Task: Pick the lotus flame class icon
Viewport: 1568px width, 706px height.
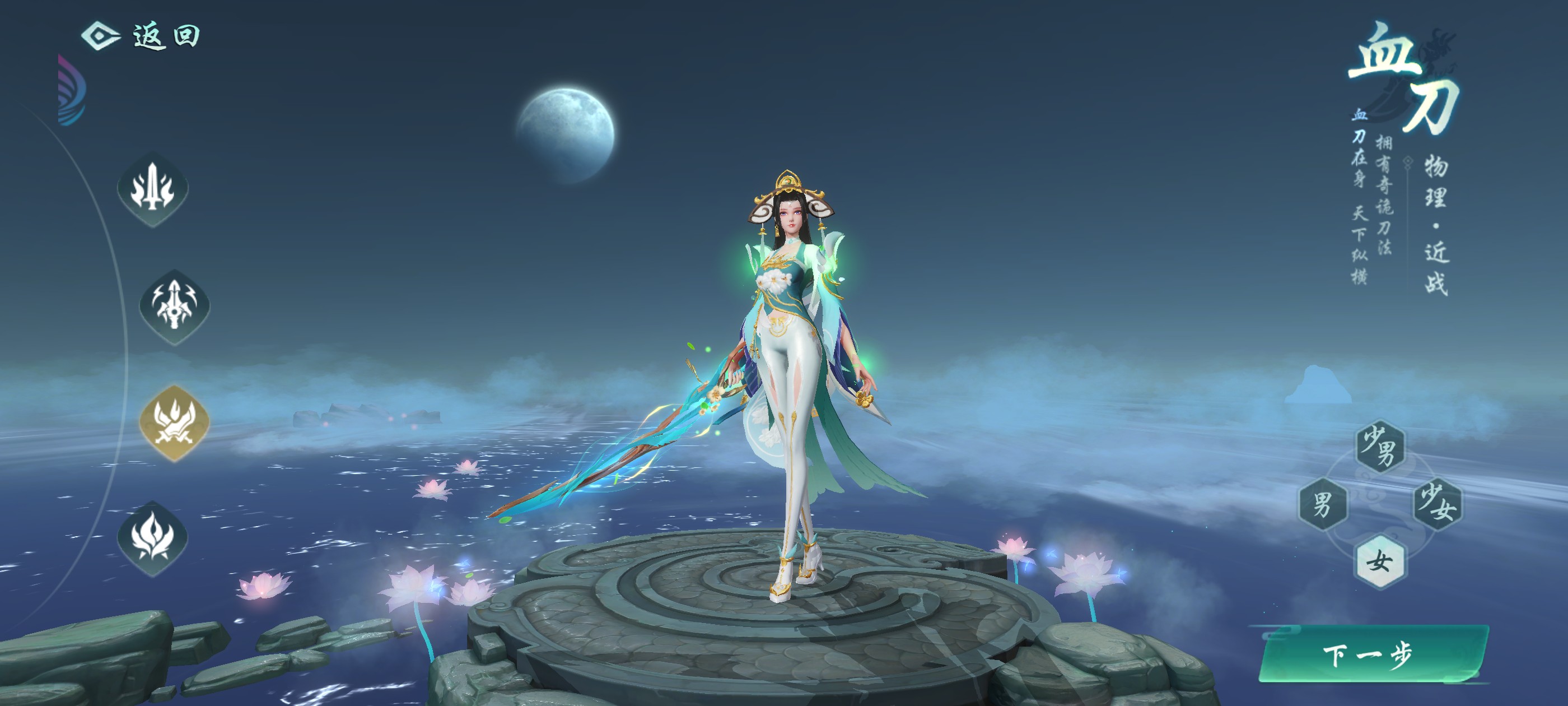Action: [x=153, y=538]
